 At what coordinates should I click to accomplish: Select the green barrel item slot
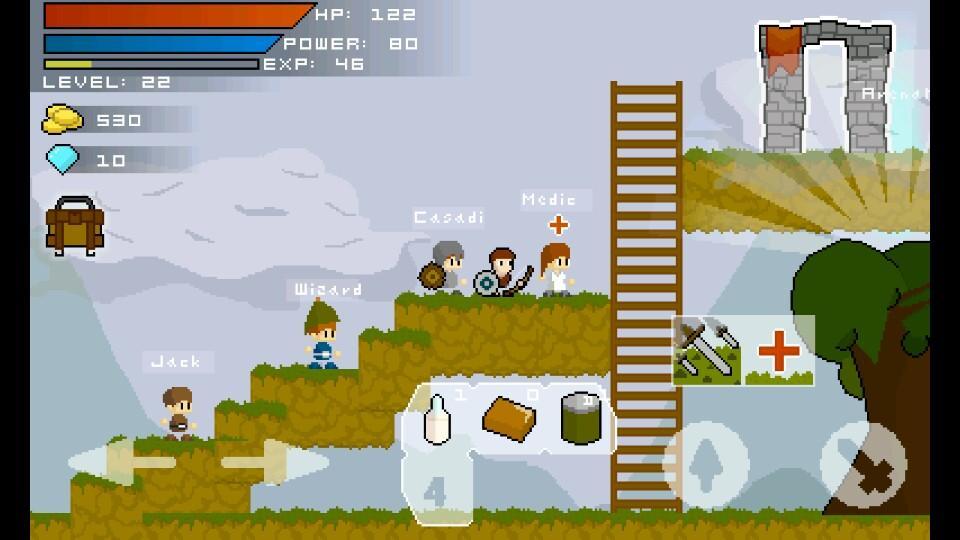[578, 418]
